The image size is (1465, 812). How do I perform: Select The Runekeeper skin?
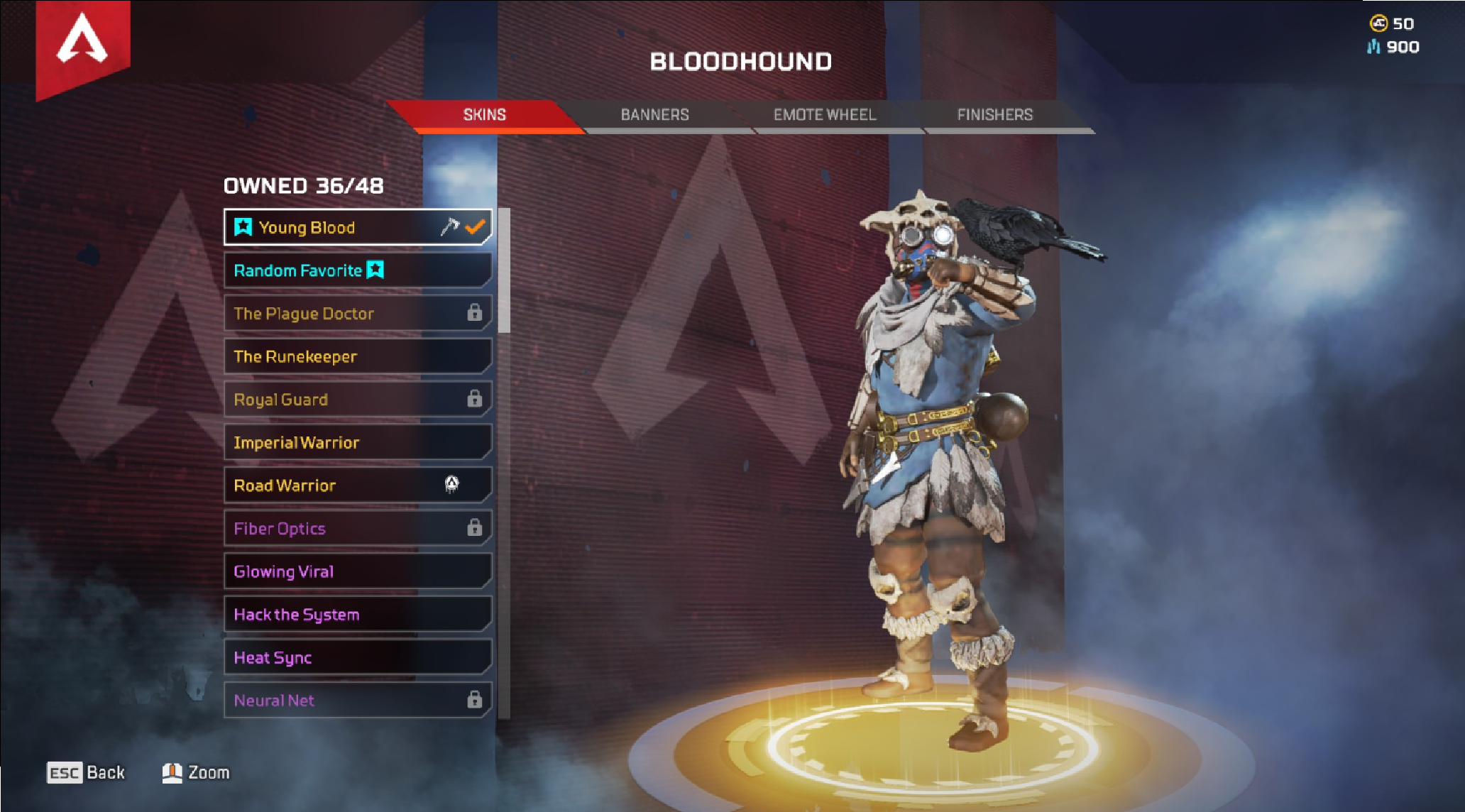click(x=358, y=356)
